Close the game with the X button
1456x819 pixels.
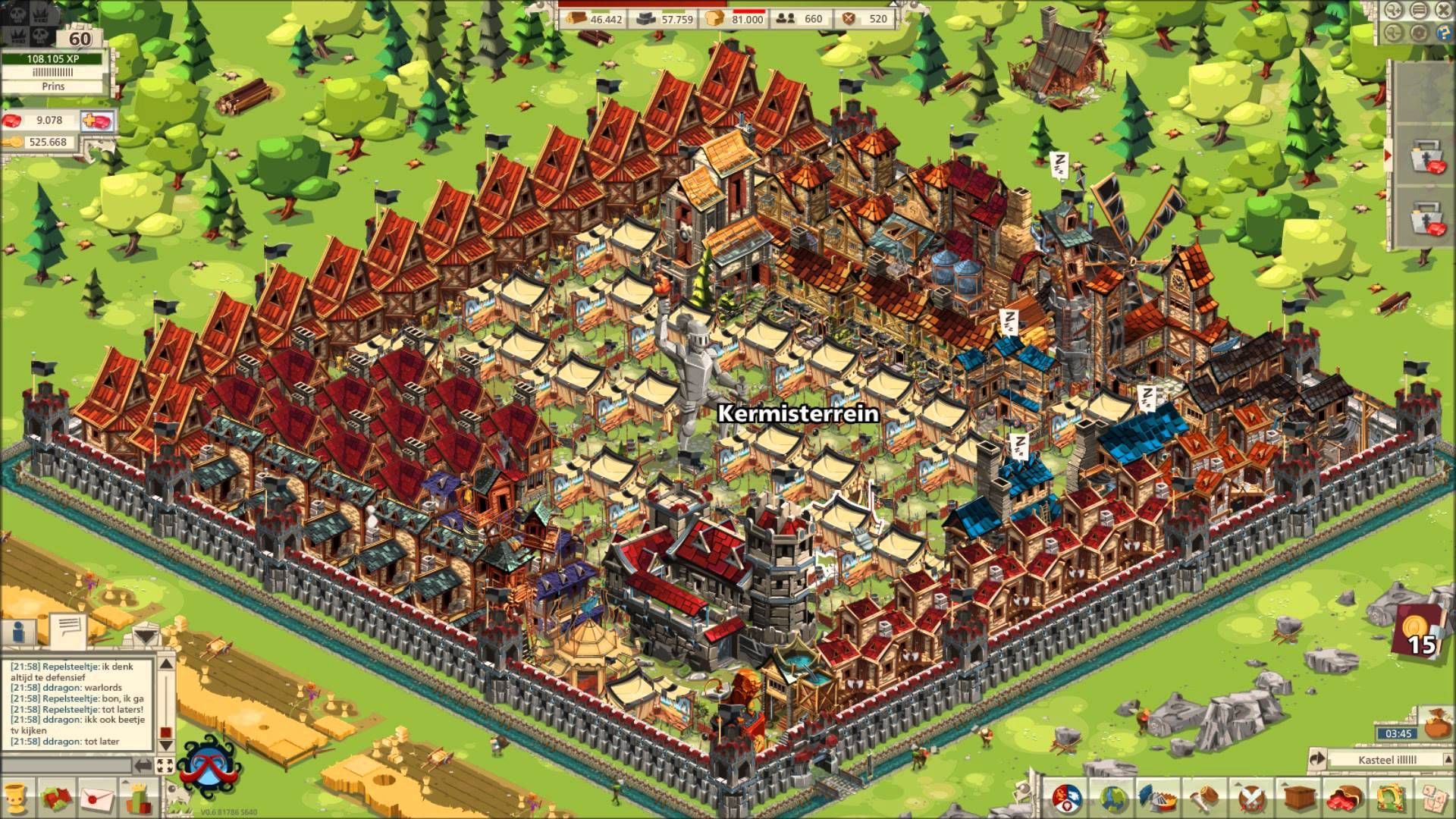pyautogui.click(x=1444, y=10)
